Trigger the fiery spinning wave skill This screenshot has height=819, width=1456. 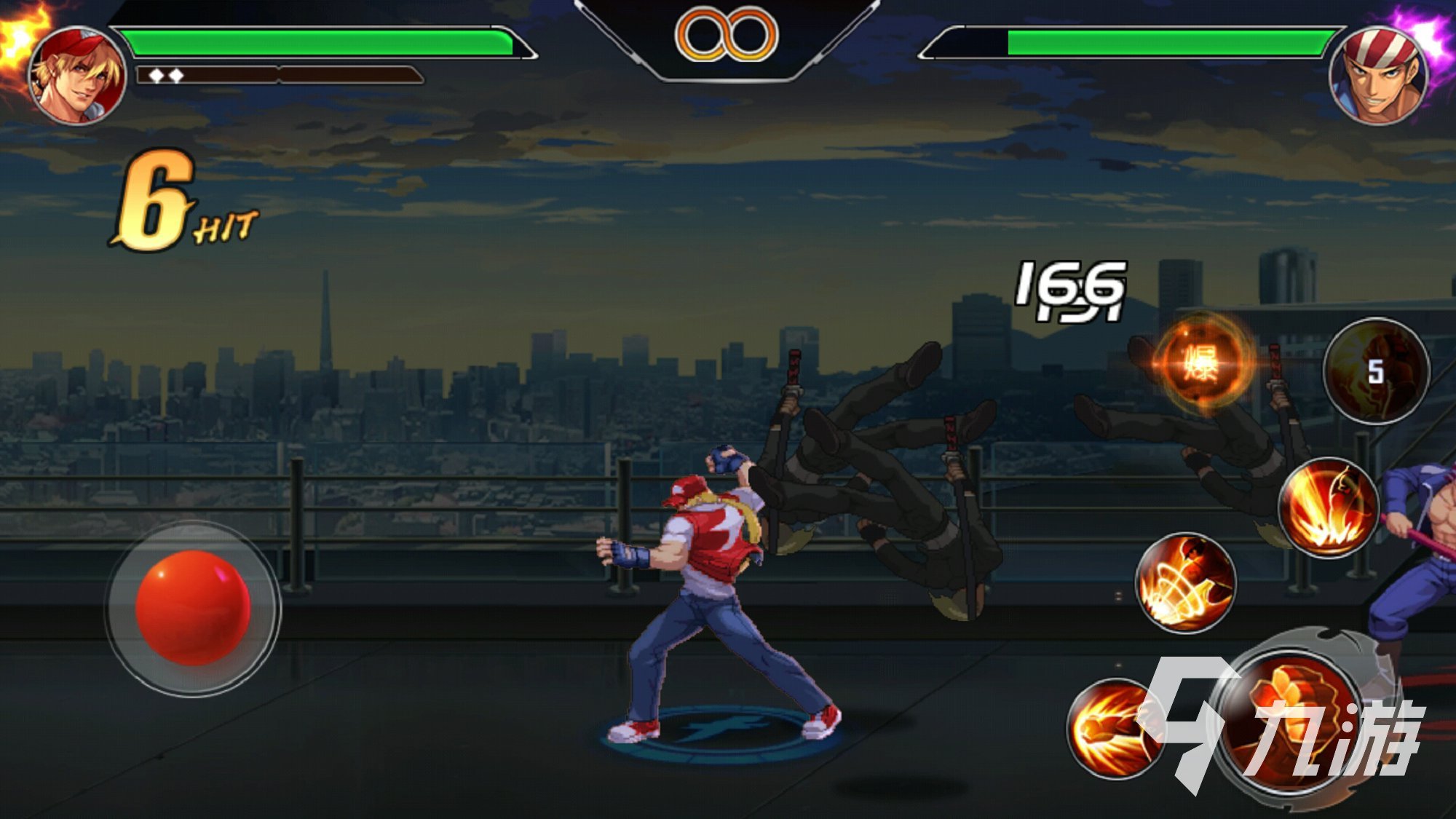click(x=1185, y=582)
